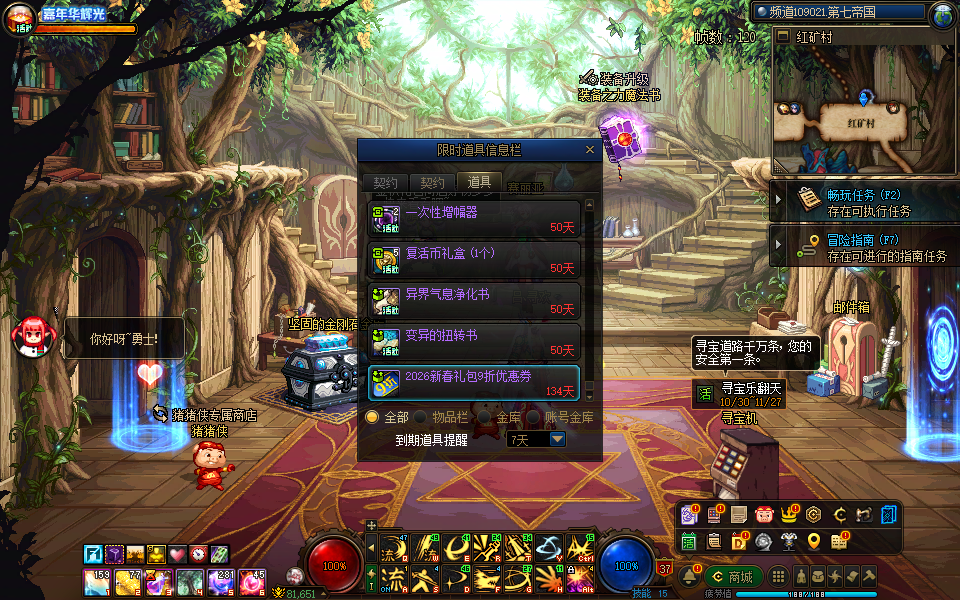Click the orange location pin icon
Screen dimensions: 960x600
[814, 541]
